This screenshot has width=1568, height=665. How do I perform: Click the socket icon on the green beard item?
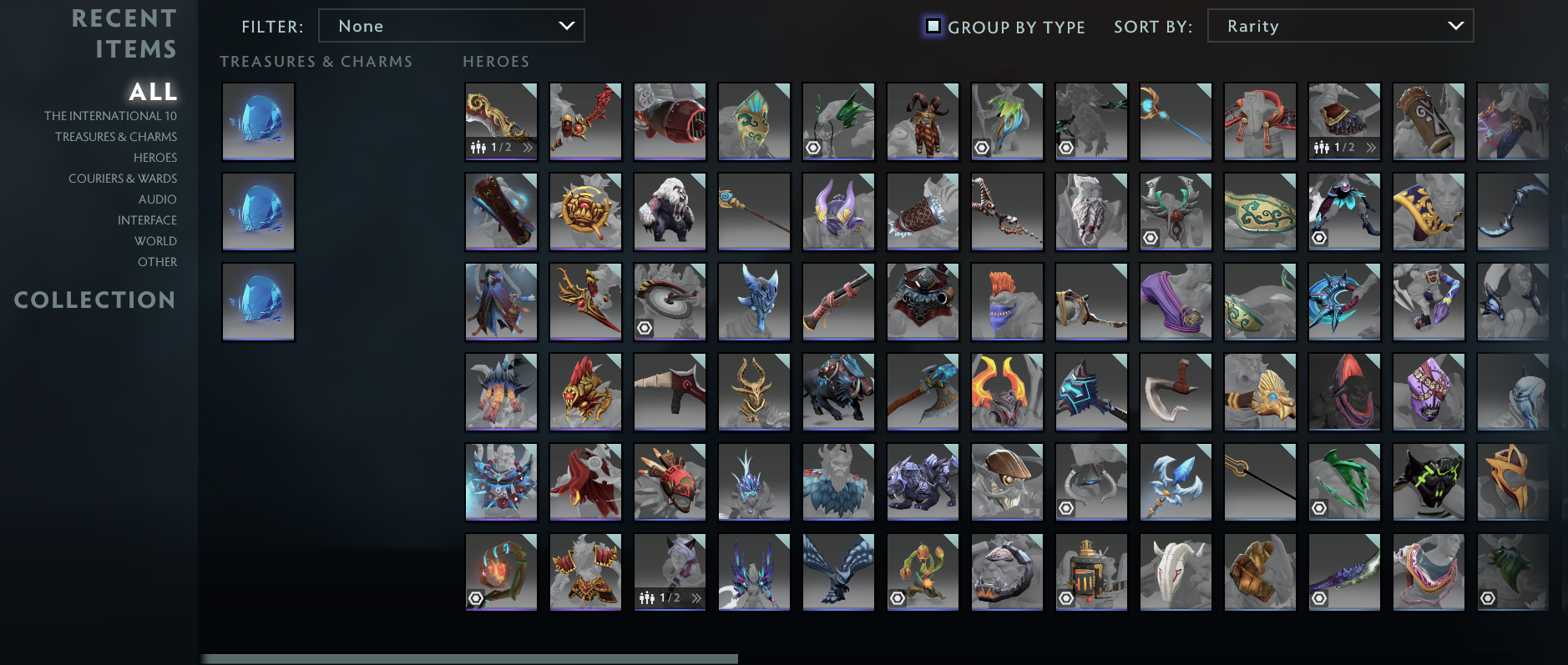pos(1488,598)
